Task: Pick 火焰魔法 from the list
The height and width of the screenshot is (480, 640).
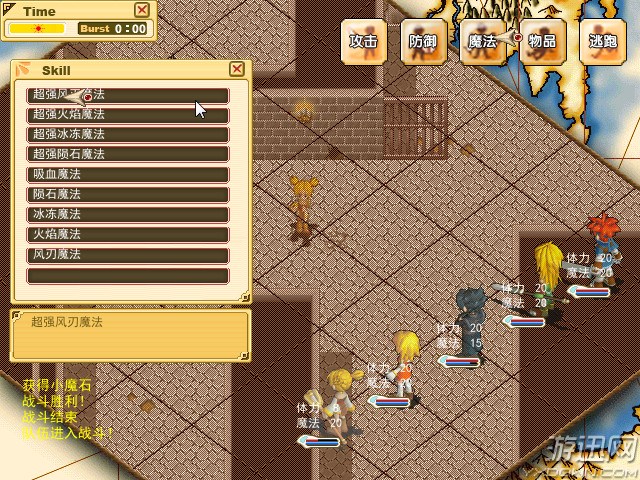Action: 128,235
